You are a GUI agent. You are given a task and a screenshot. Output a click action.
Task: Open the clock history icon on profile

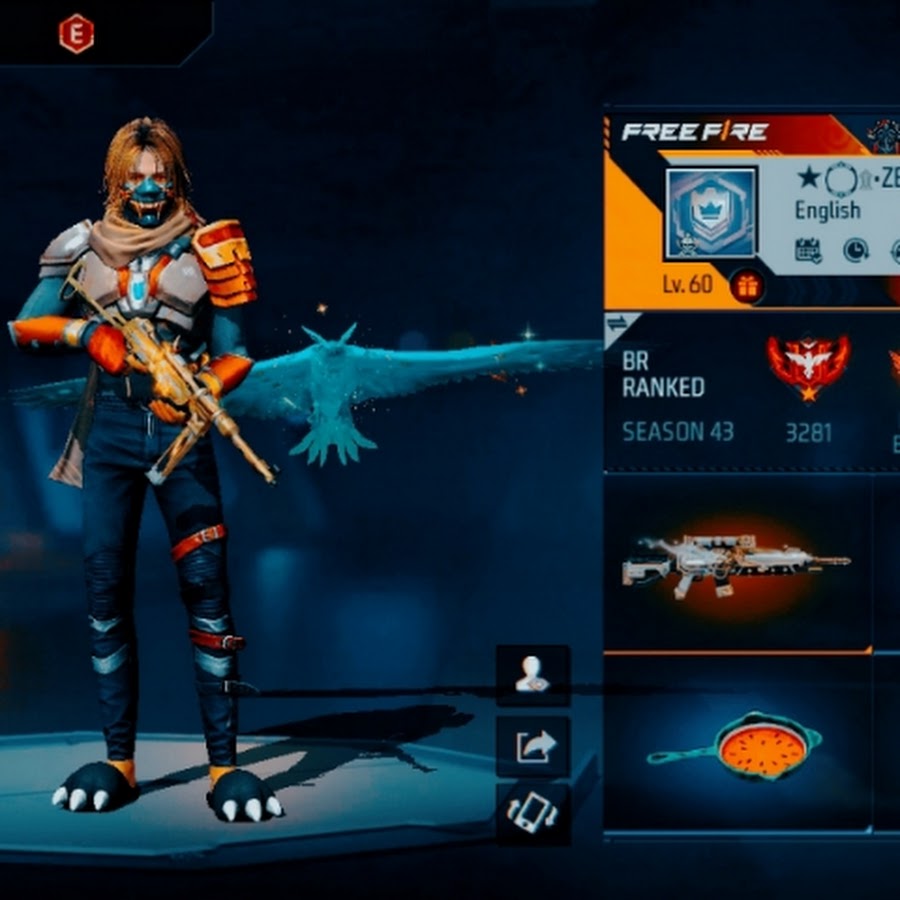[x=855, y=250]
